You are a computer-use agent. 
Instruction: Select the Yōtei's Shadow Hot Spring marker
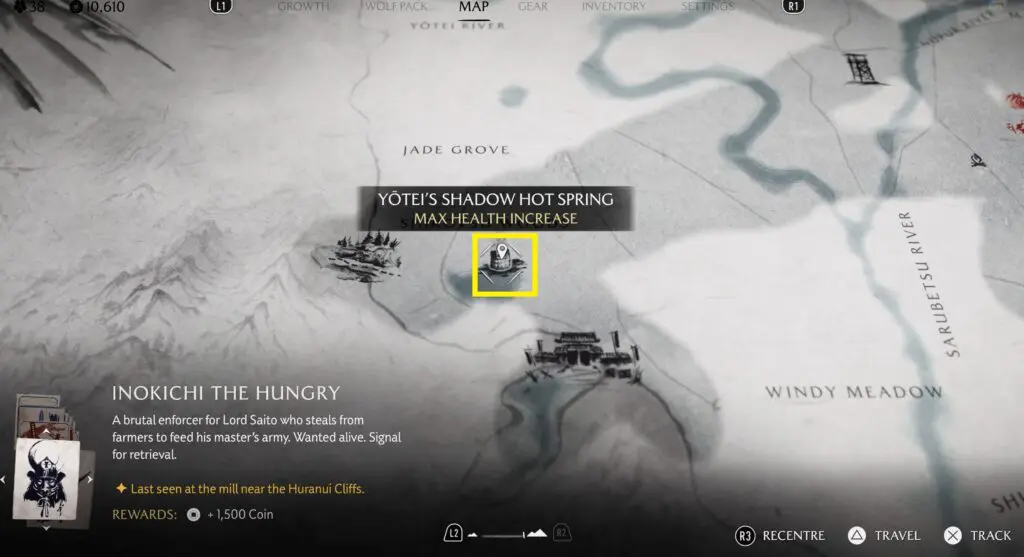pos(505,265)
